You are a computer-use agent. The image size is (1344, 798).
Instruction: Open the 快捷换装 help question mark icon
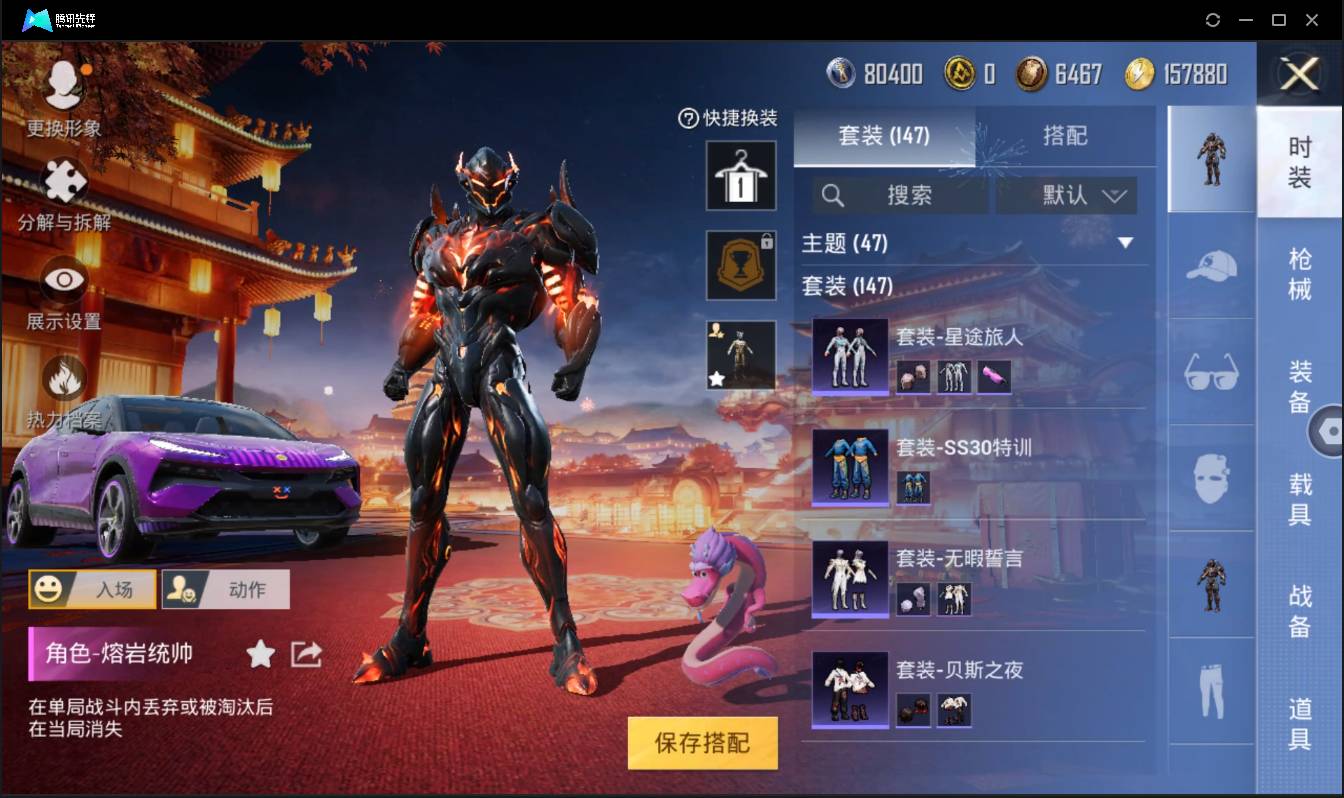pos(688,119)
